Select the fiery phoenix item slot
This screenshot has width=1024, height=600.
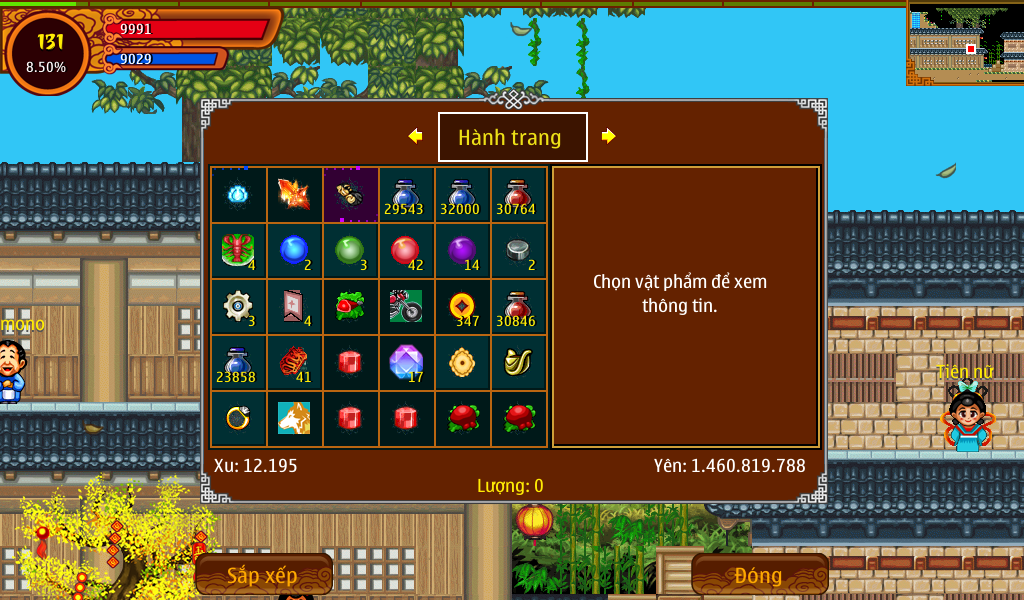click(294, 195)
